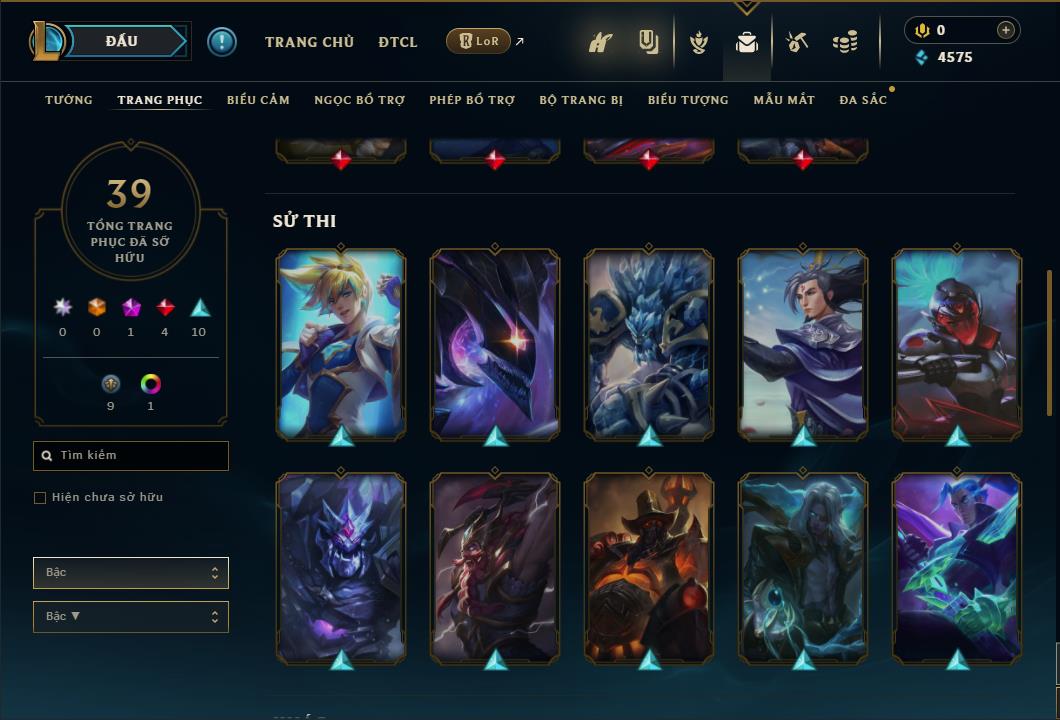Select the BỘ TRANG BỊ tab

[x=581, y=100]
